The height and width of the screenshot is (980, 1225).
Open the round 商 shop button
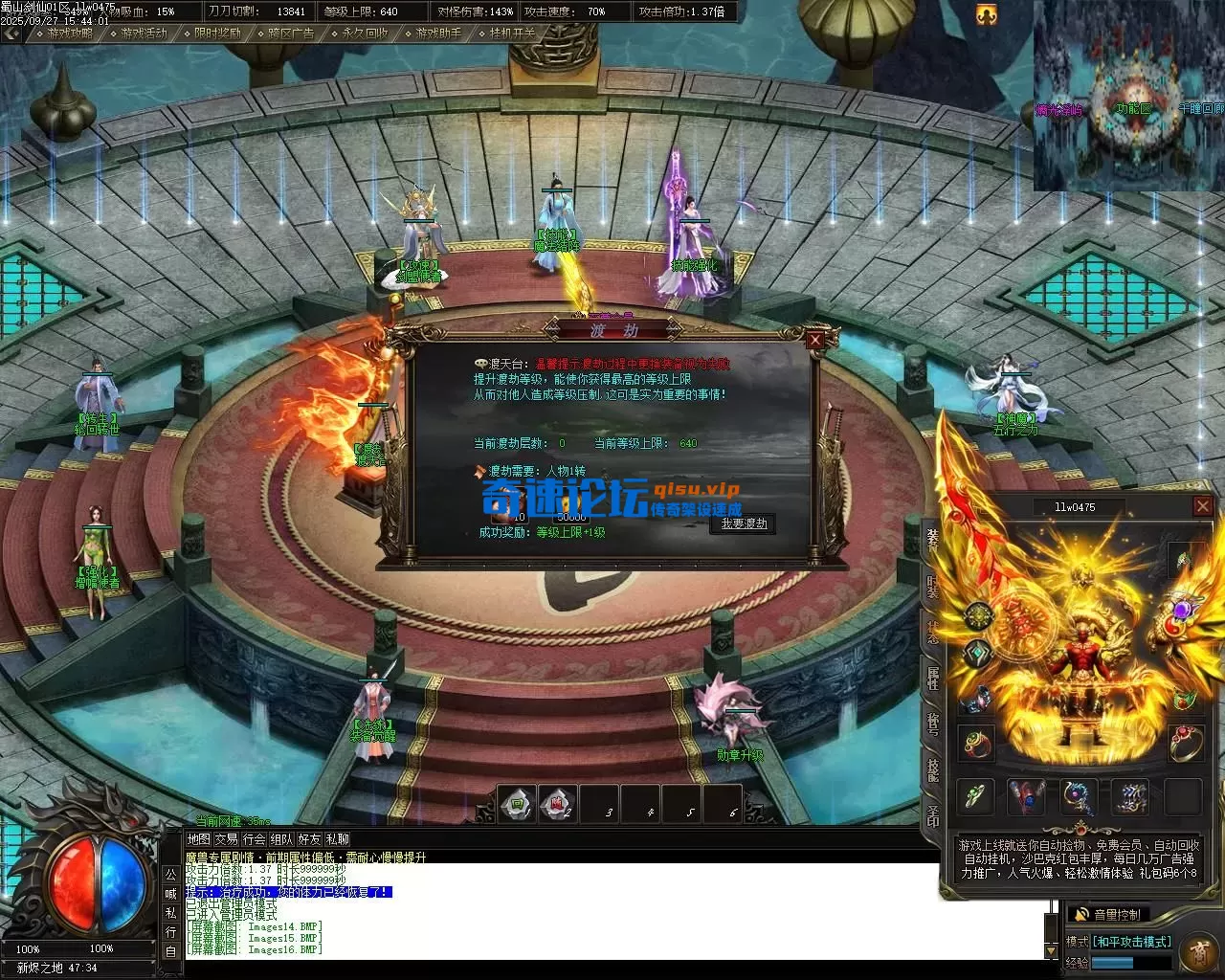click(1198, 951)
